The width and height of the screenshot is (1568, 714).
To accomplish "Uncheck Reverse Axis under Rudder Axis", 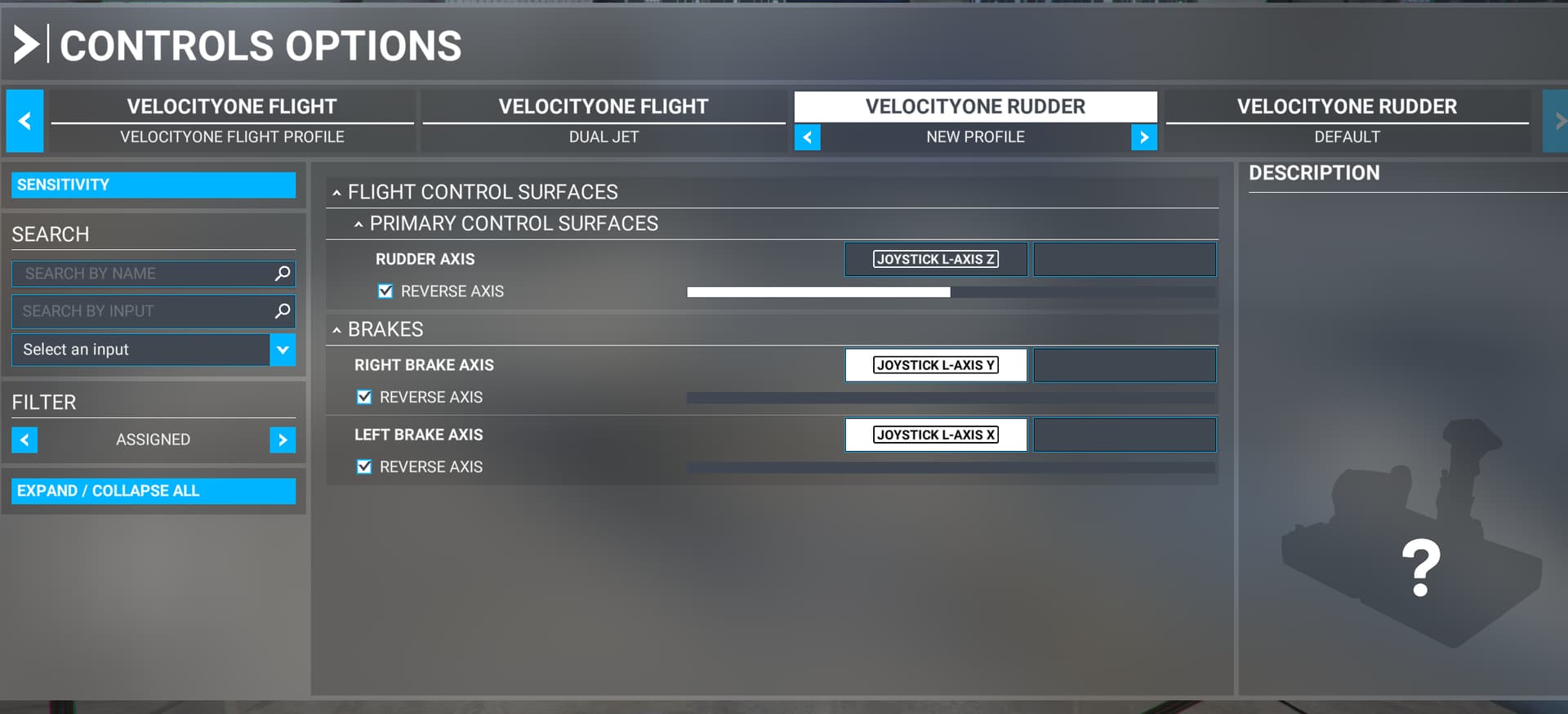I will (383, 291).
